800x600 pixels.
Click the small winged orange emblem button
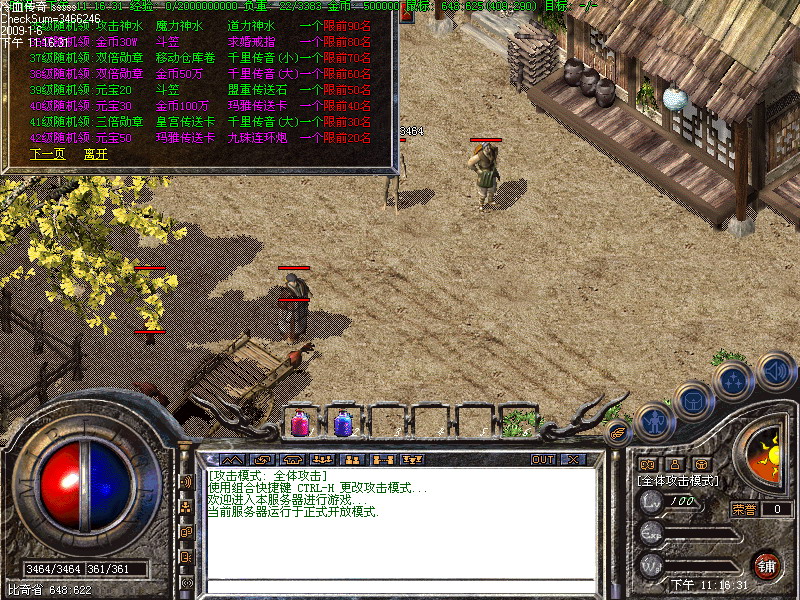pyautogui.click(x=617, y=433)
